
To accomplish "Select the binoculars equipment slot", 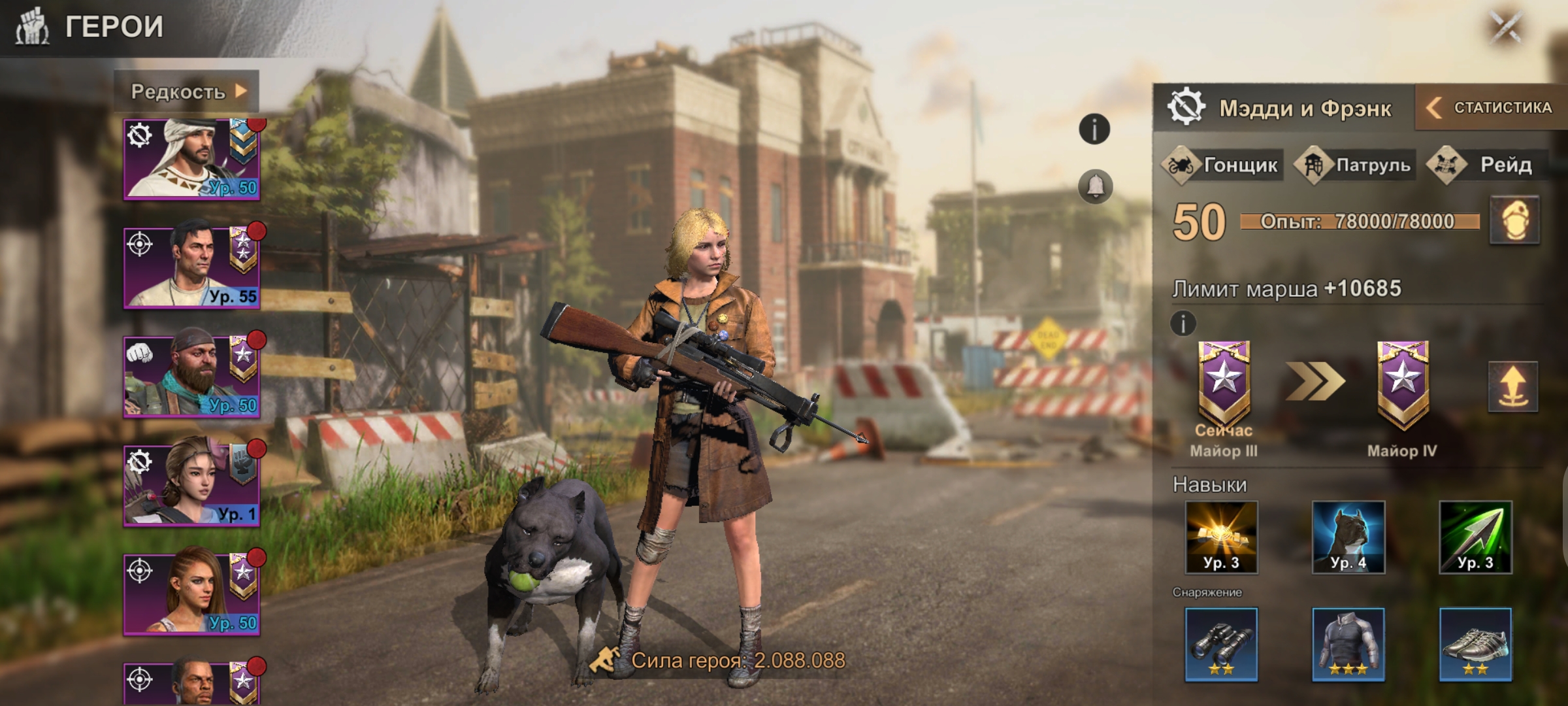I will [1221, 644].
